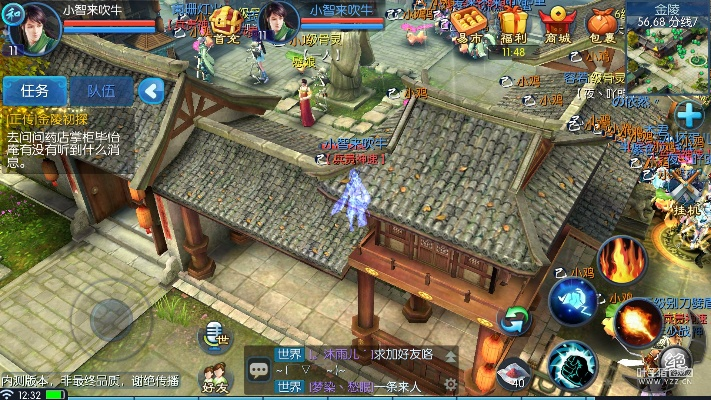Open the 商城 shop
711x400 pixels.
pyautogui.click(x=557, y=23)
